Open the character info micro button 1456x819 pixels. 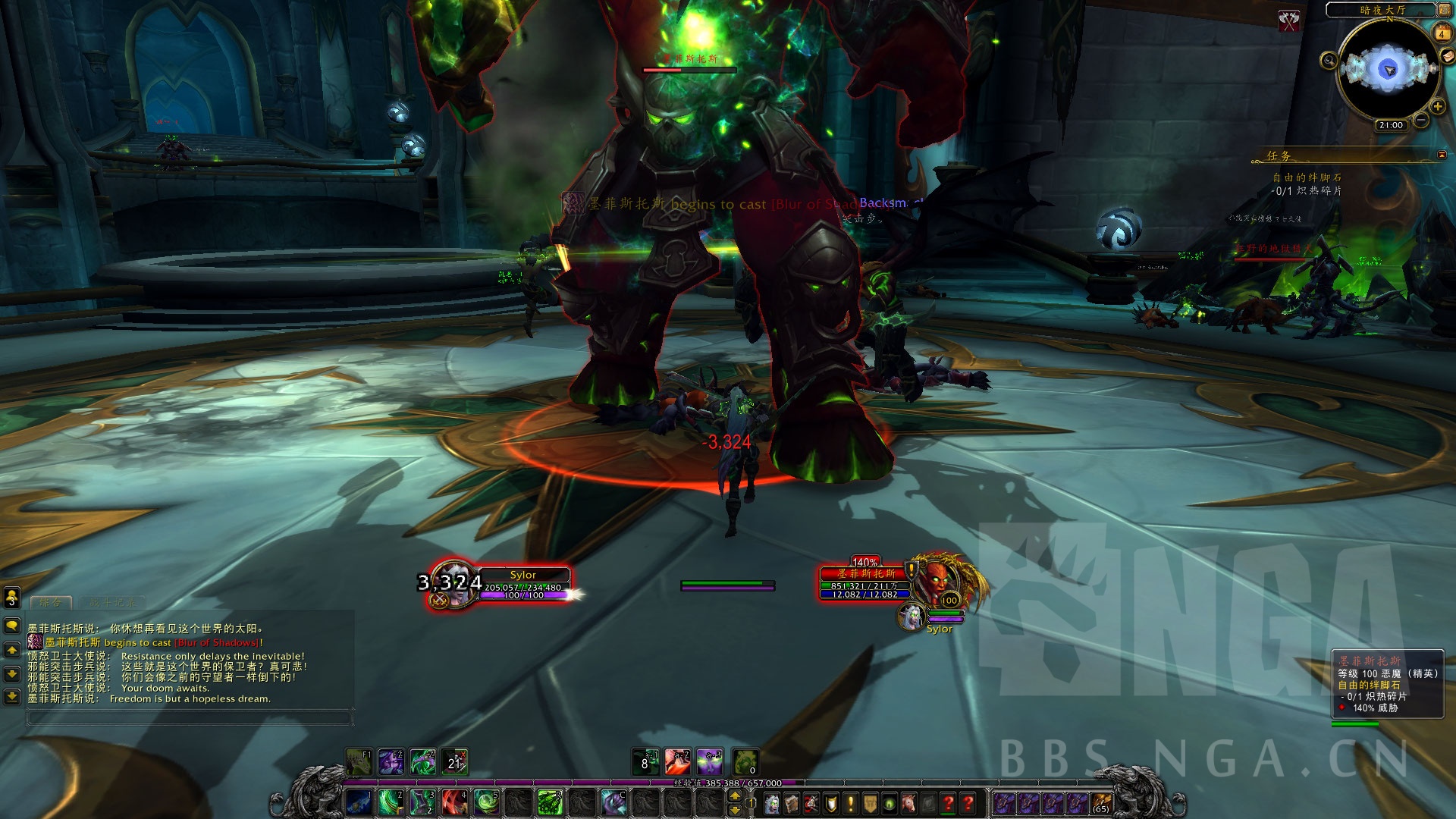[772, 803]
